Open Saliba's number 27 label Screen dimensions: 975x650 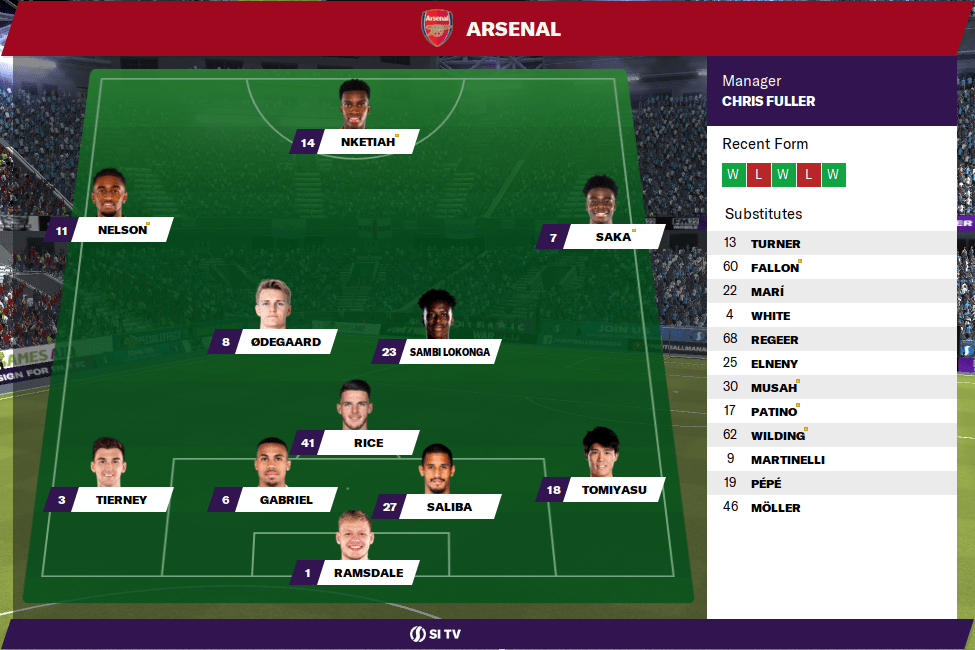coord(390,507)
